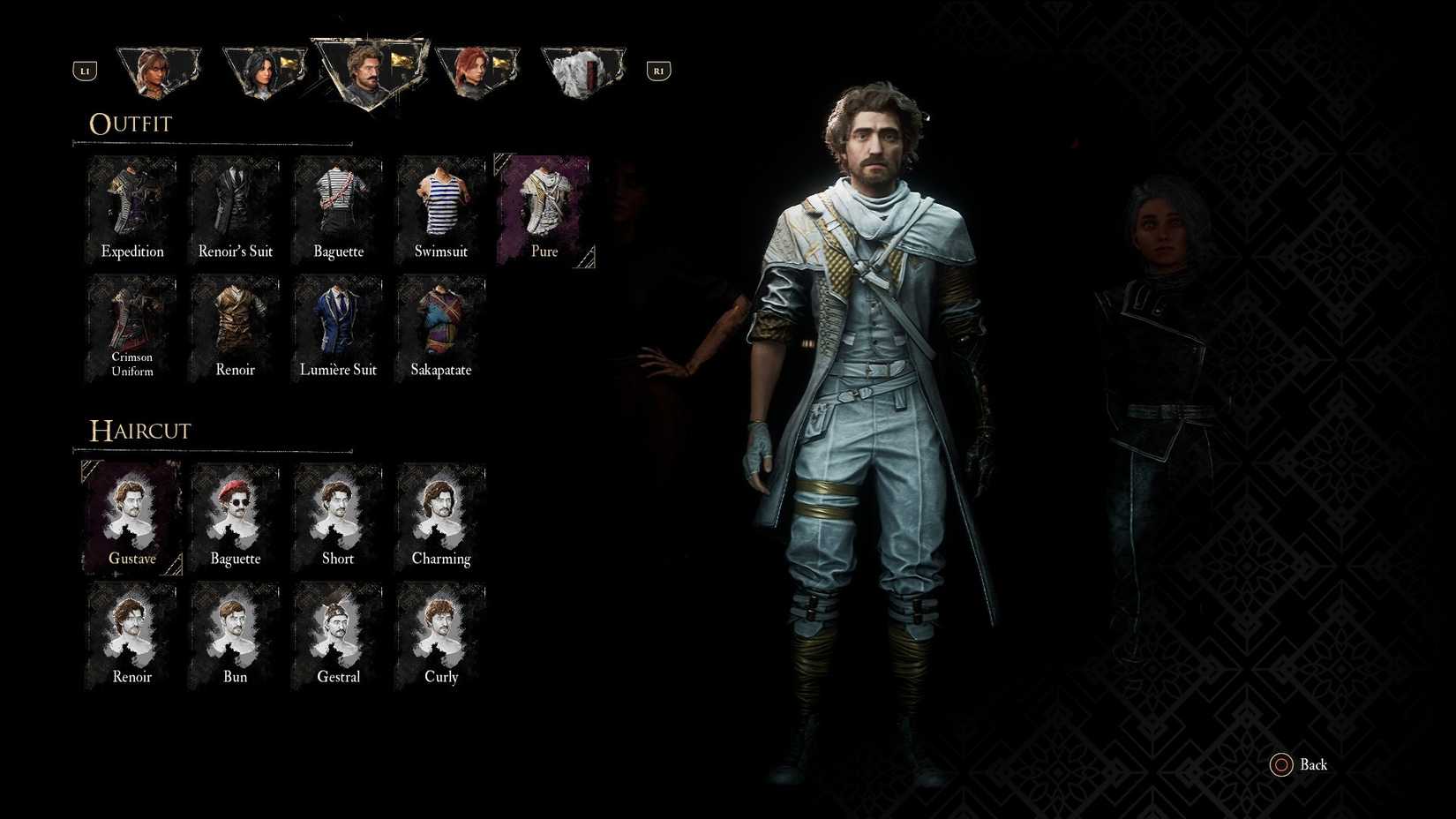Screen dimensions: 1456x819
Task: Select the Baguette outfit
Action: 338,207
